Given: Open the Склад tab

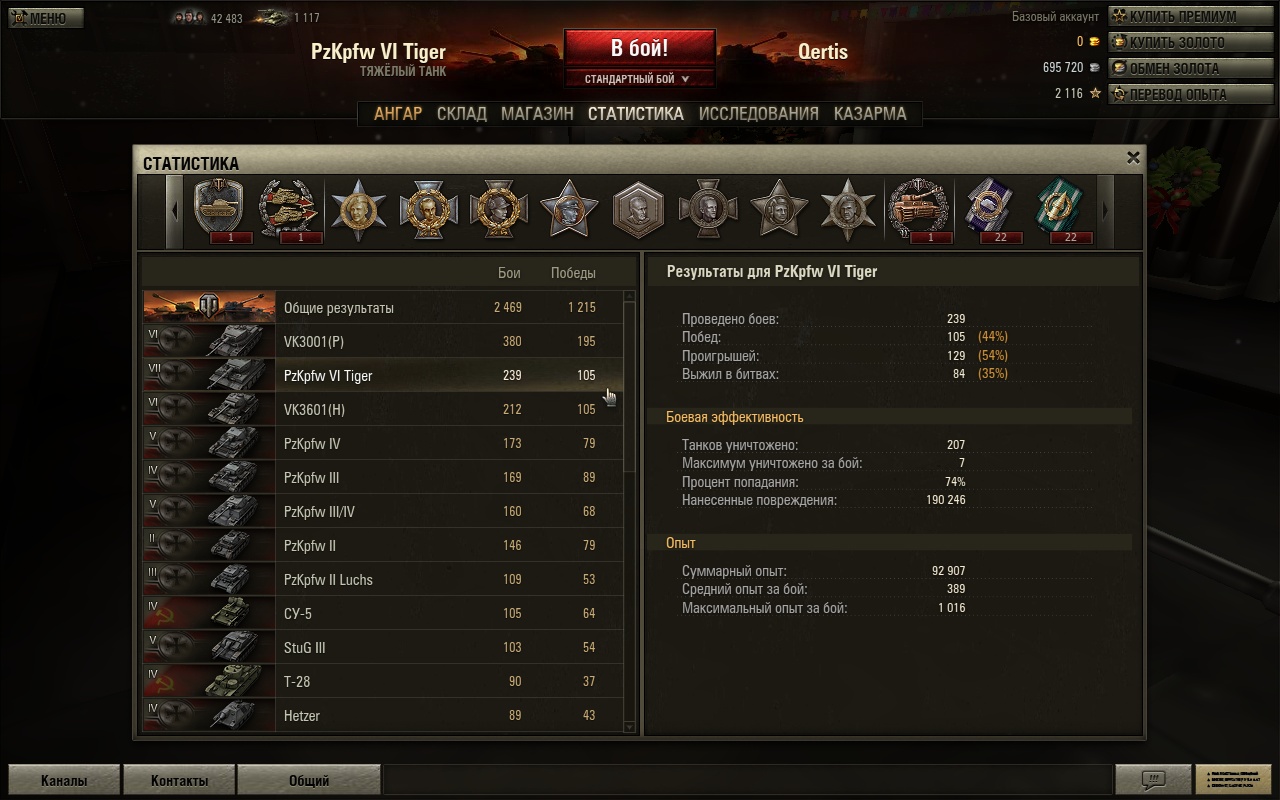Looking at the screenshot, I should pyautogui.click(x=462, y=114).
